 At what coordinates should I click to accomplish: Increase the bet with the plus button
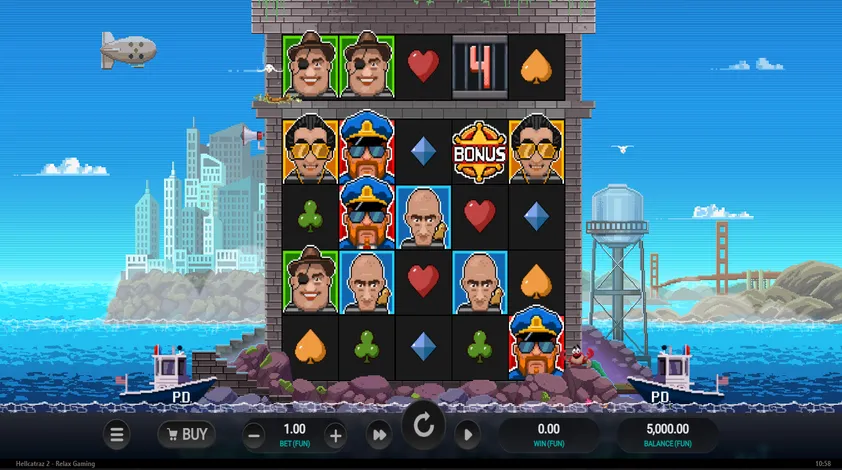335,435
